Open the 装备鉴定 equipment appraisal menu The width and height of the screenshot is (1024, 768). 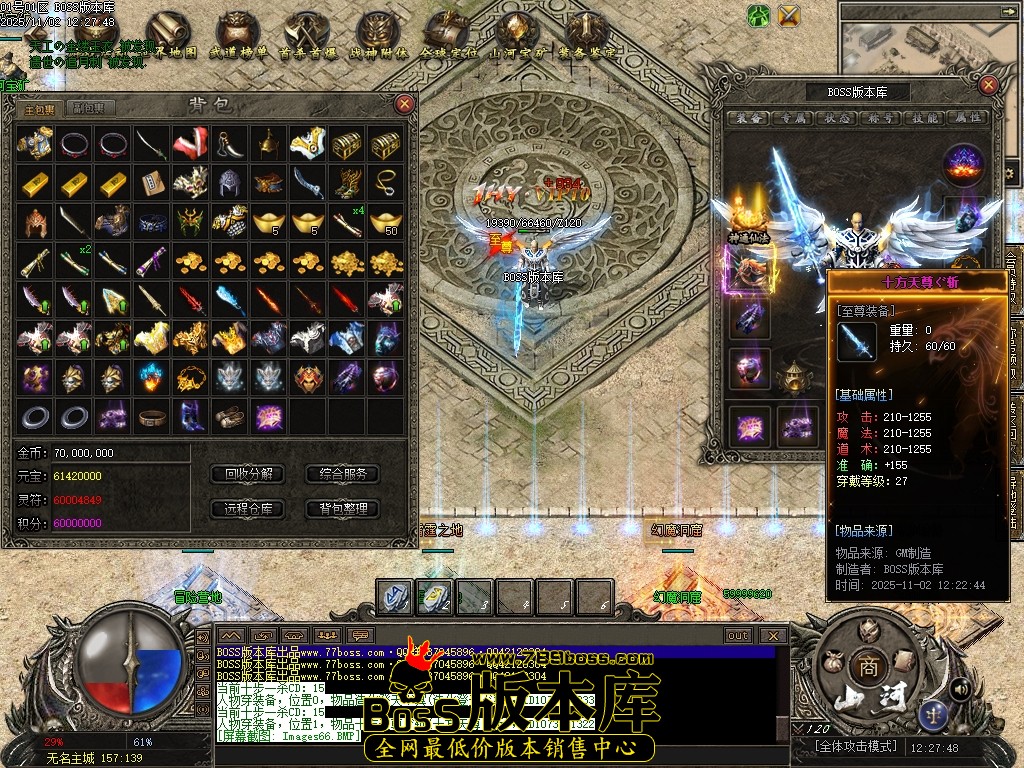[x=587, y=37]
